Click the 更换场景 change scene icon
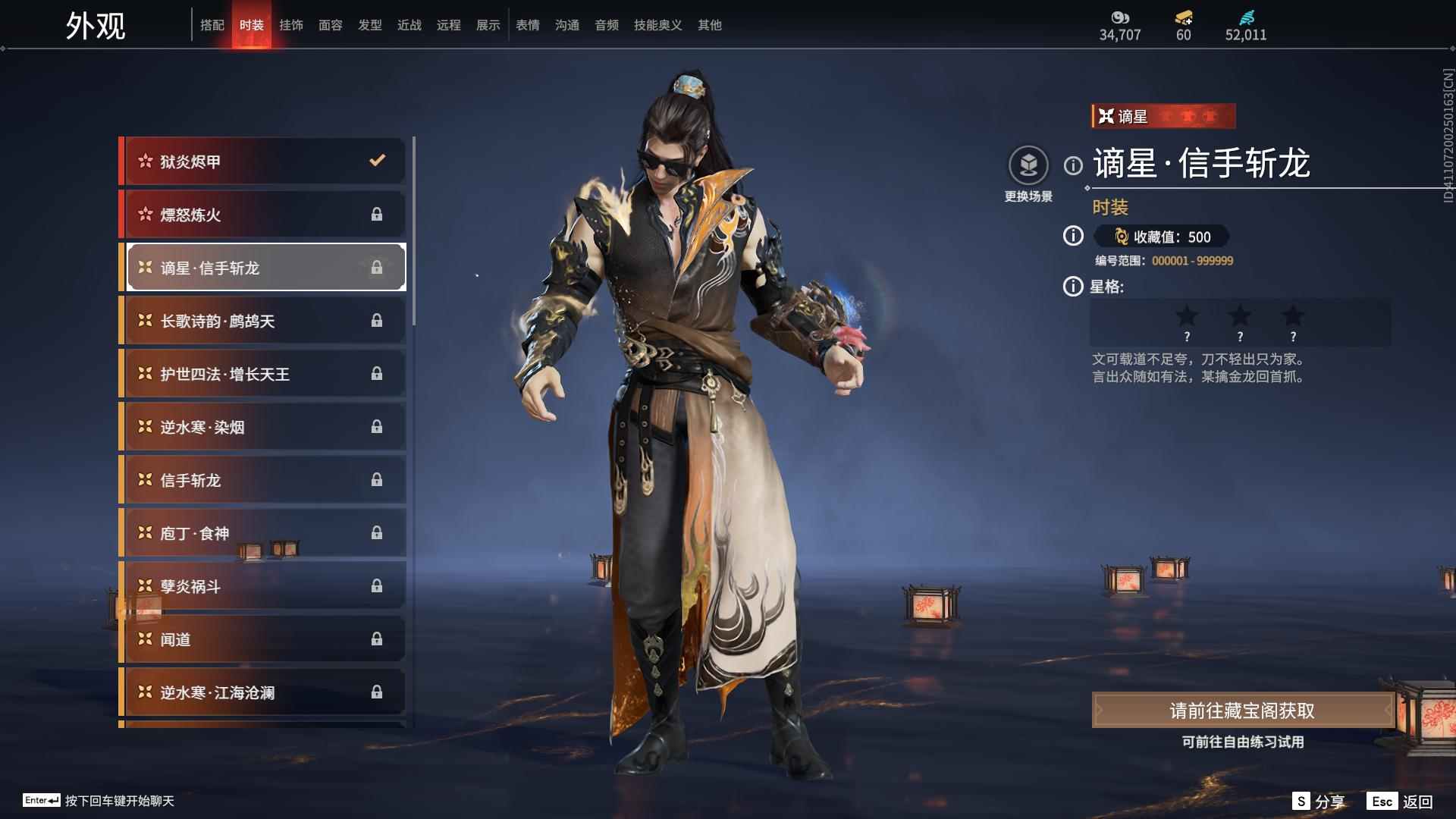Image resolution: width=1456 pixels, height=819 pixels. (x=1028, y=165)
